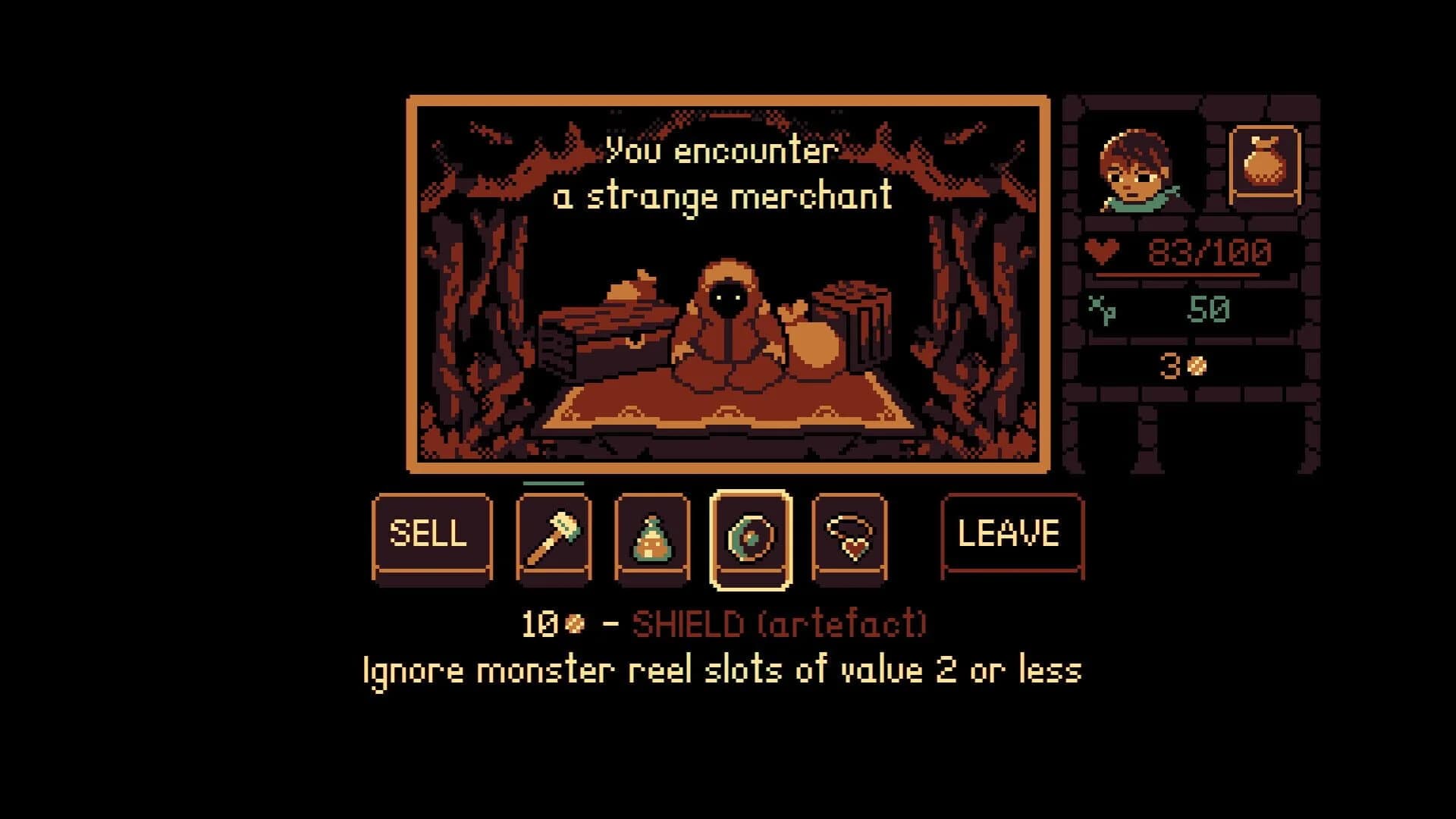Click the heart health icon
1456x819 pixels.
coord(1103,248)
